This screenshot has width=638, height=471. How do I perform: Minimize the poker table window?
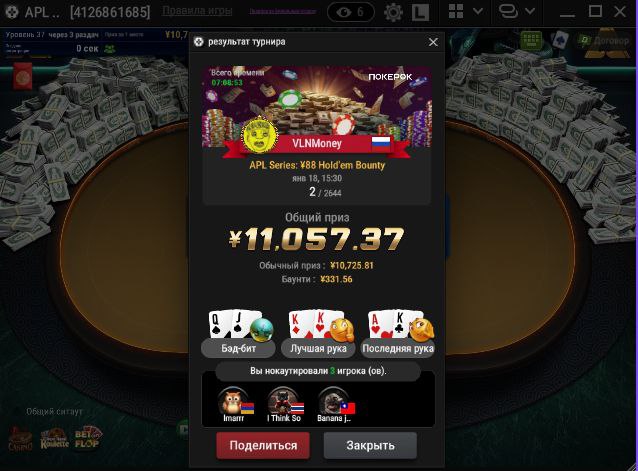(567, 13)
